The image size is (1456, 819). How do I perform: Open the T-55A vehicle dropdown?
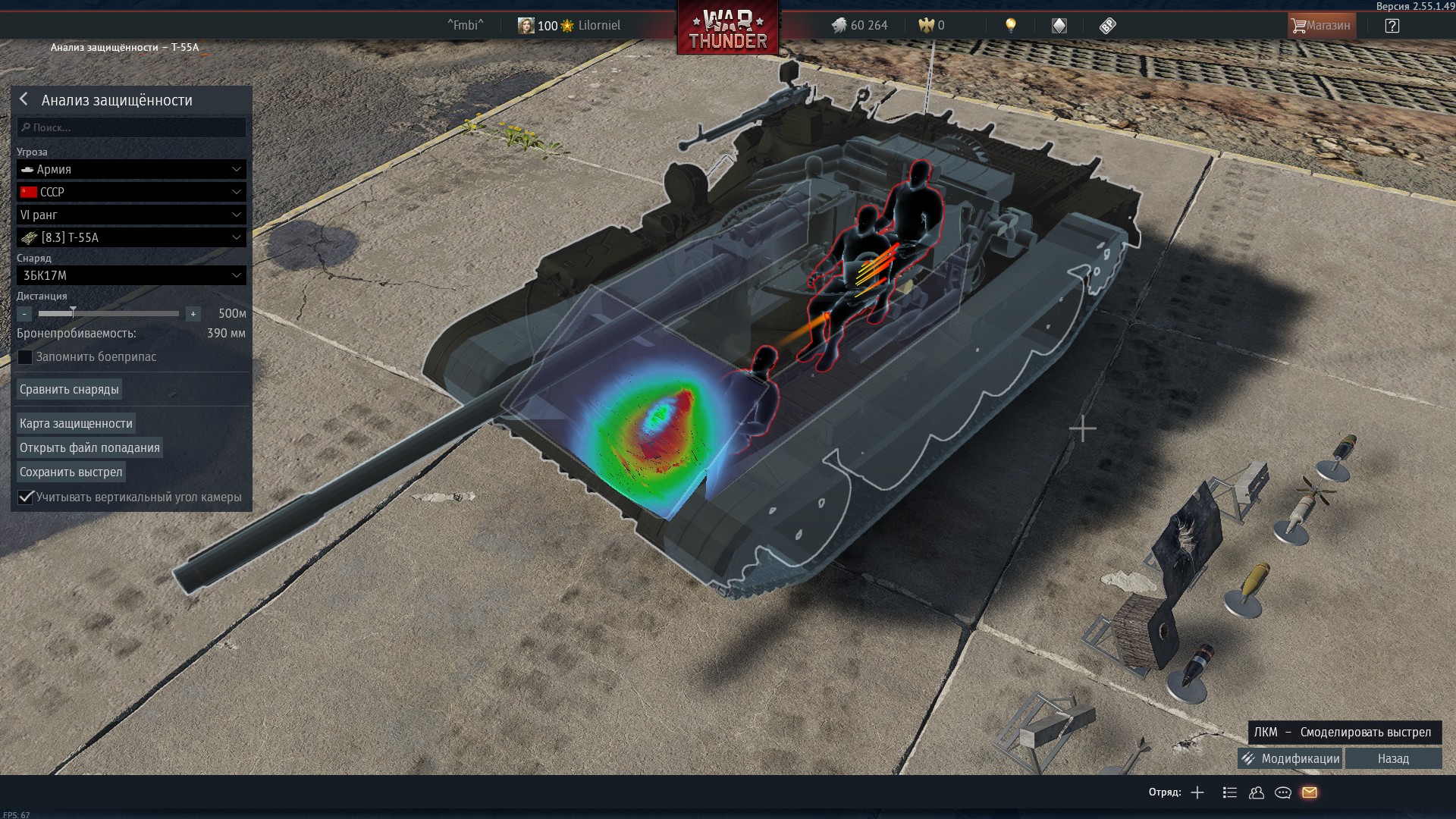pyautogui.click(x=132, y=237)
